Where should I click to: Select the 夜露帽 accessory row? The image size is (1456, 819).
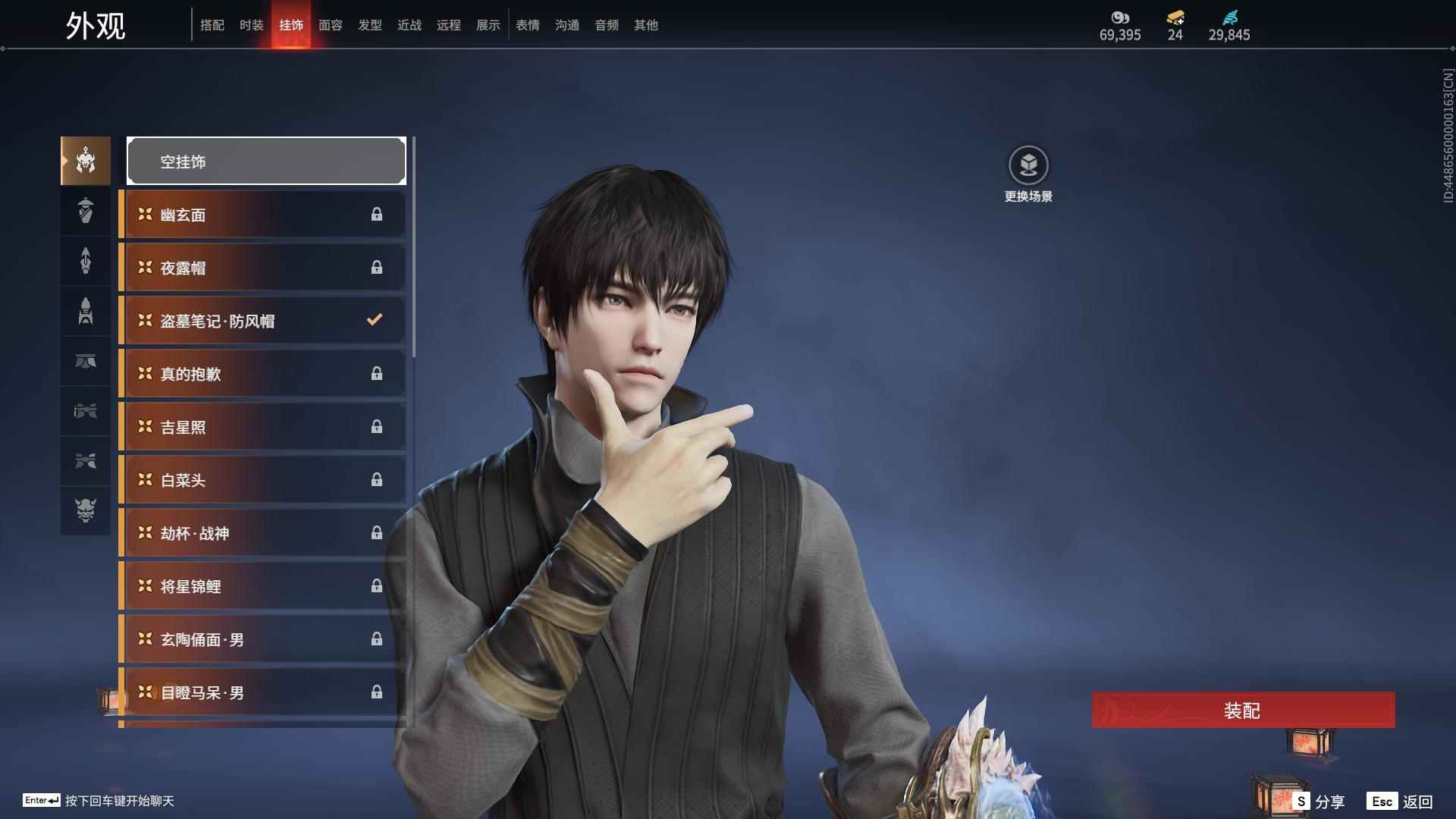point(262,268)
